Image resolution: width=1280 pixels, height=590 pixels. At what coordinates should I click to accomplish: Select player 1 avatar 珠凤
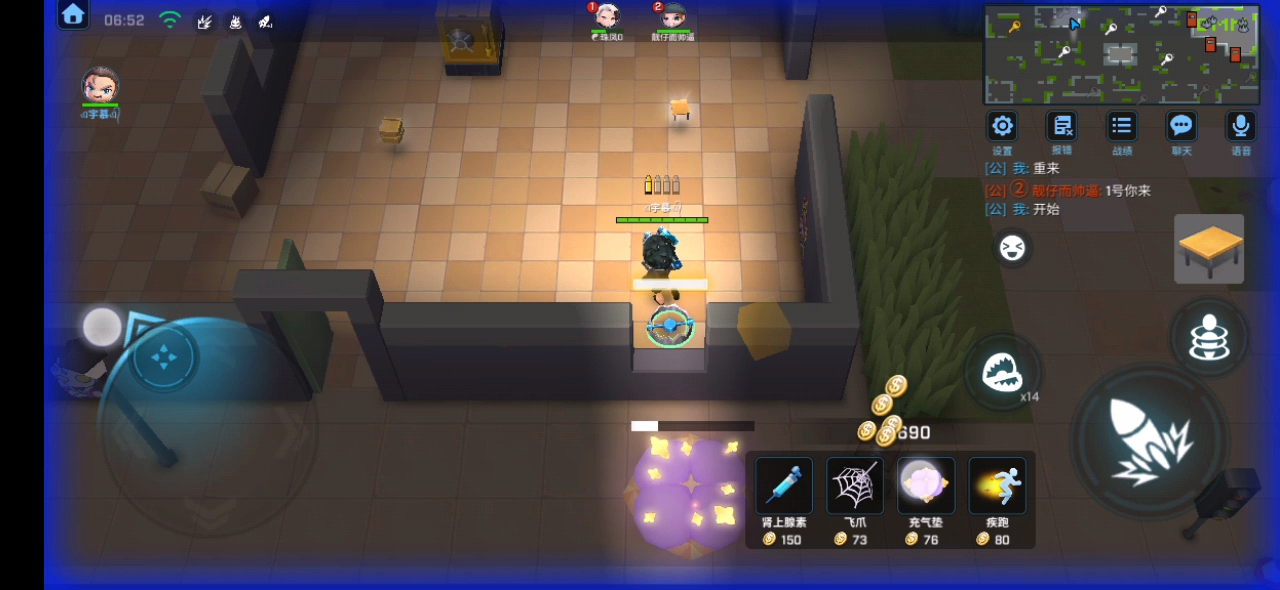click(x=607, y=17)
